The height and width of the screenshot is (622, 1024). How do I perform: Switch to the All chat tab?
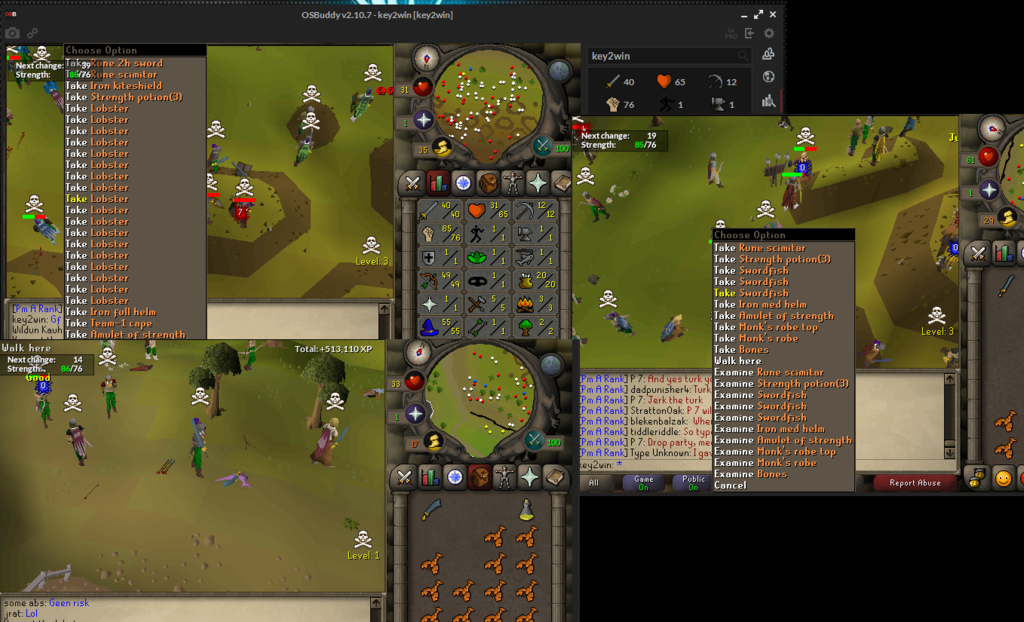pyautogui.click(x=594, y=482)
